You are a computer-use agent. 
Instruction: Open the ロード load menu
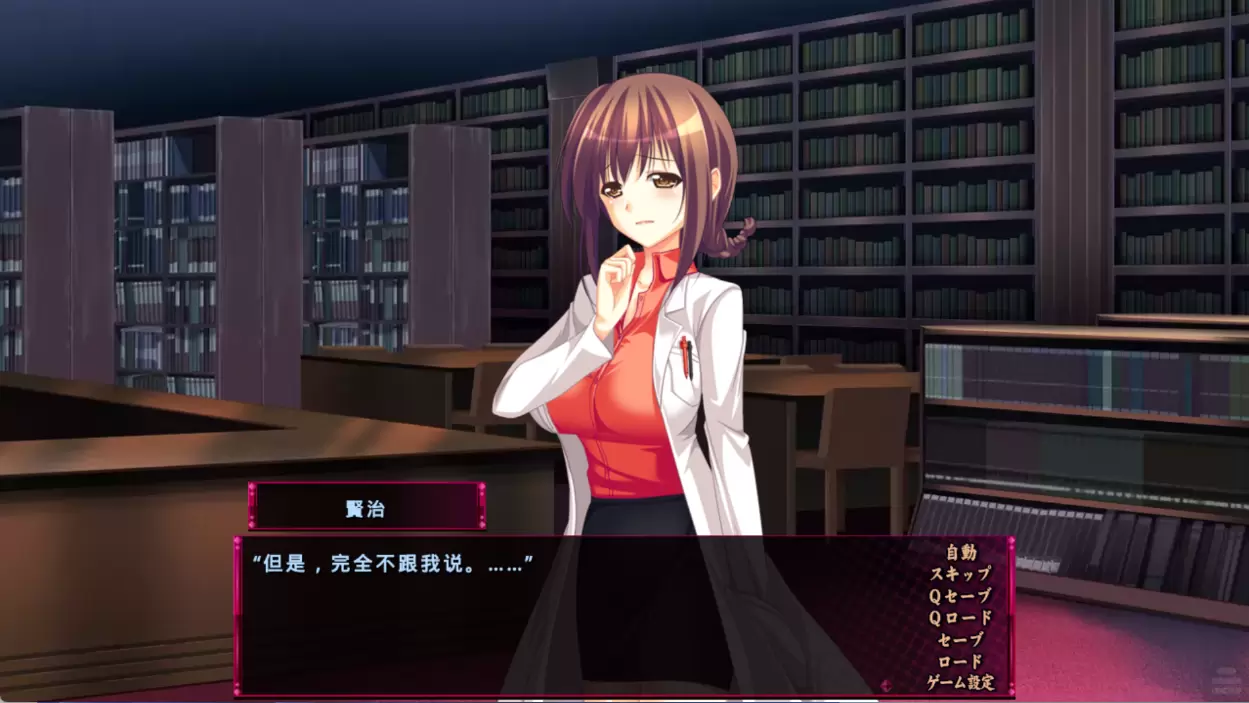[960, 662]
